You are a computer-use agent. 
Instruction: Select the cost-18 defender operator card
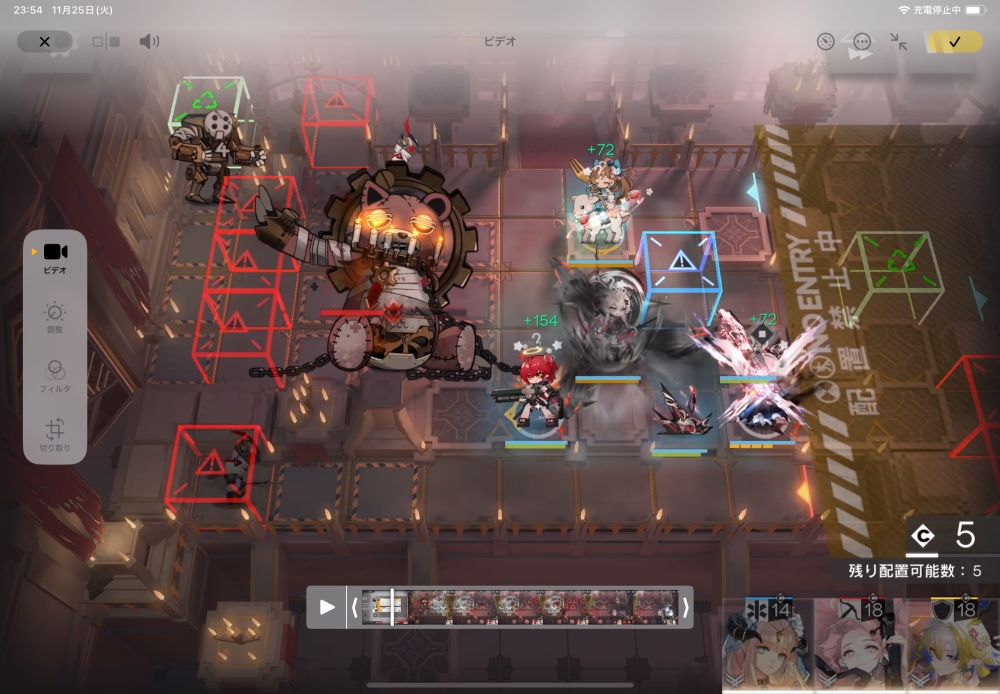point(948,645)
